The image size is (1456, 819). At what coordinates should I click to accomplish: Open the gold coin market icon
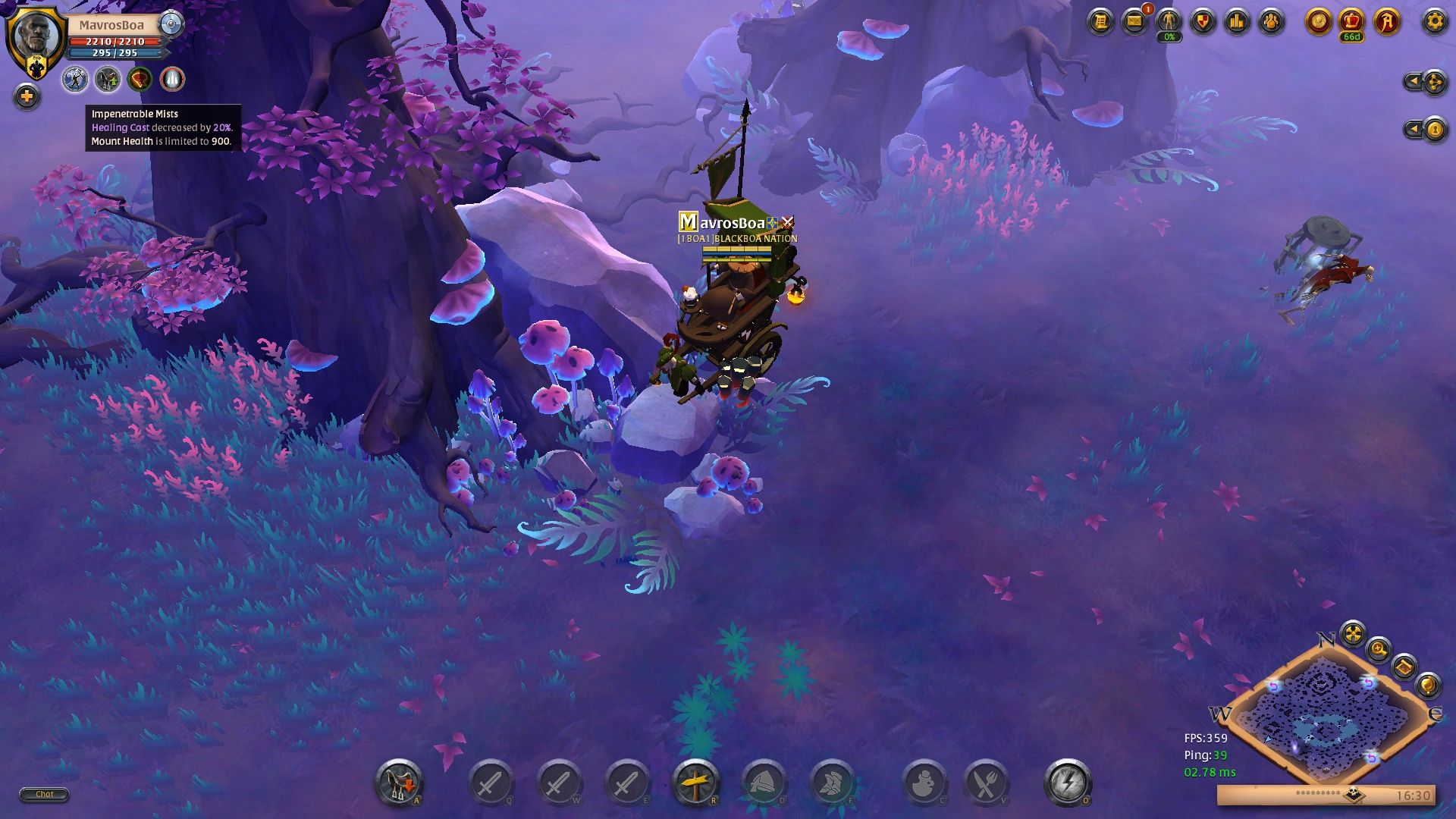click(x=1318, y=21)
